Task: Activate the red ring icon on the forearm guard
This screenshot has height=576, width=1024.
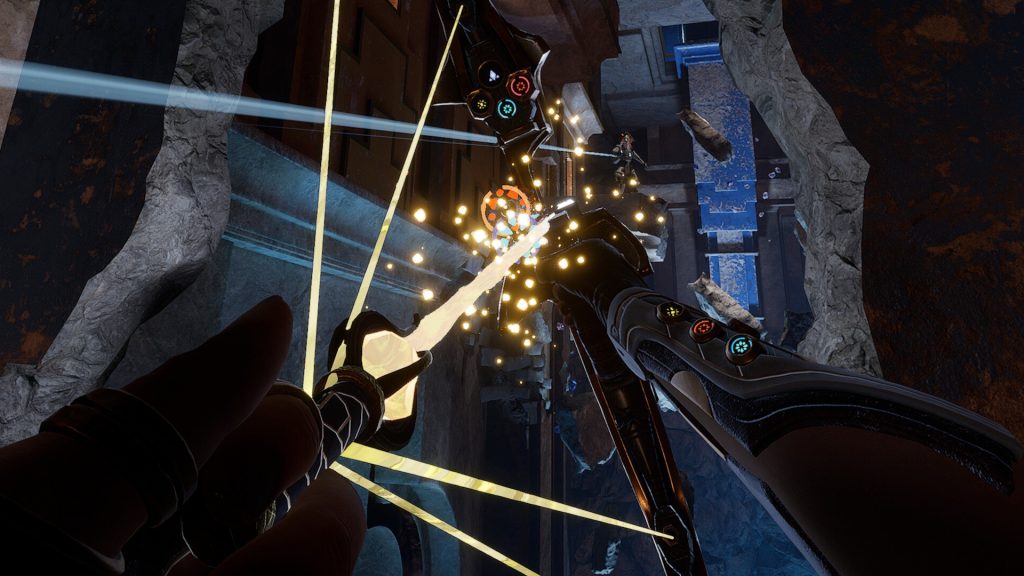Action: 704,328
